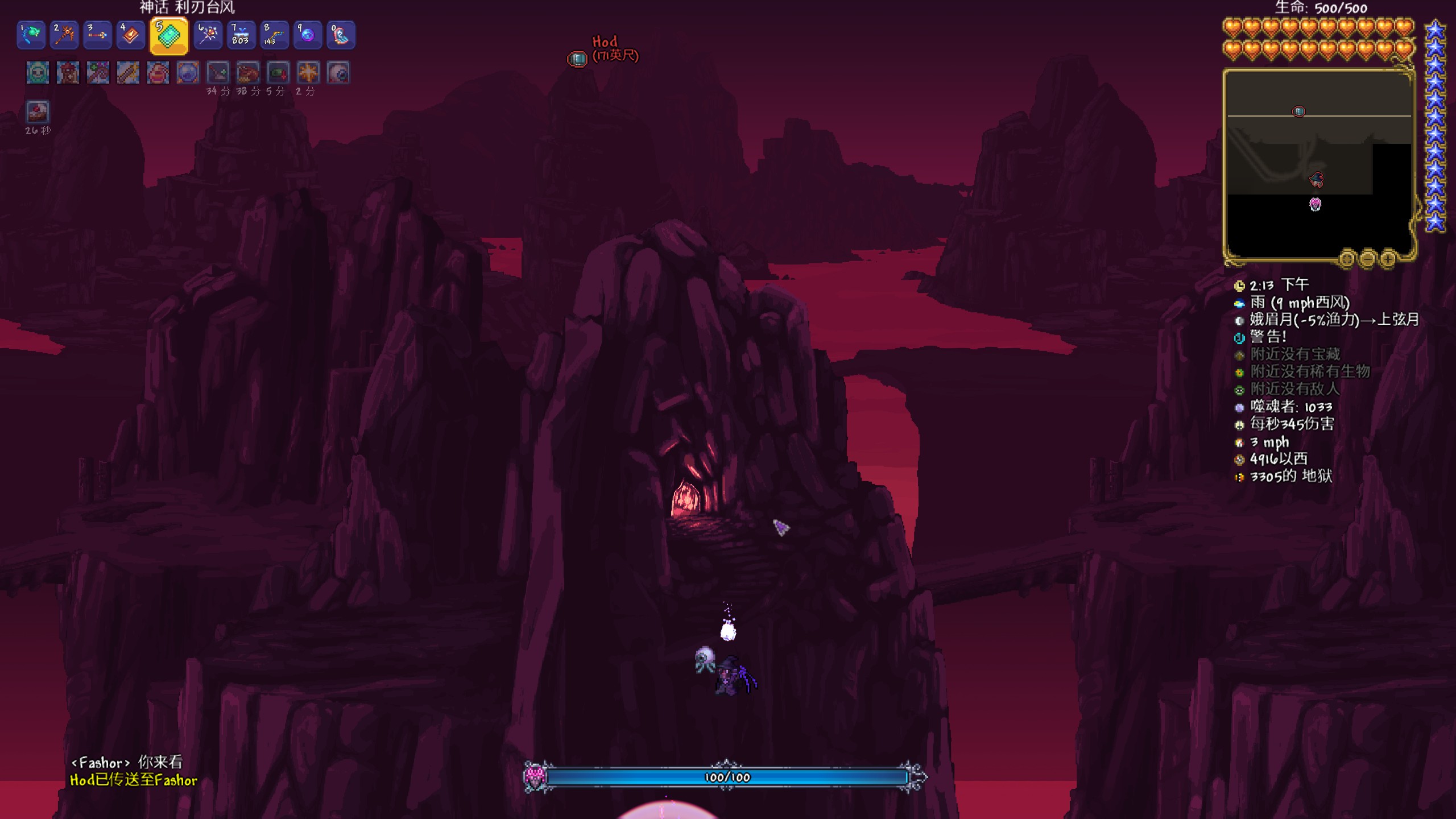Click the eyeball buff icon
Viewport: 1456px width, 819px height.
[338, 73]
